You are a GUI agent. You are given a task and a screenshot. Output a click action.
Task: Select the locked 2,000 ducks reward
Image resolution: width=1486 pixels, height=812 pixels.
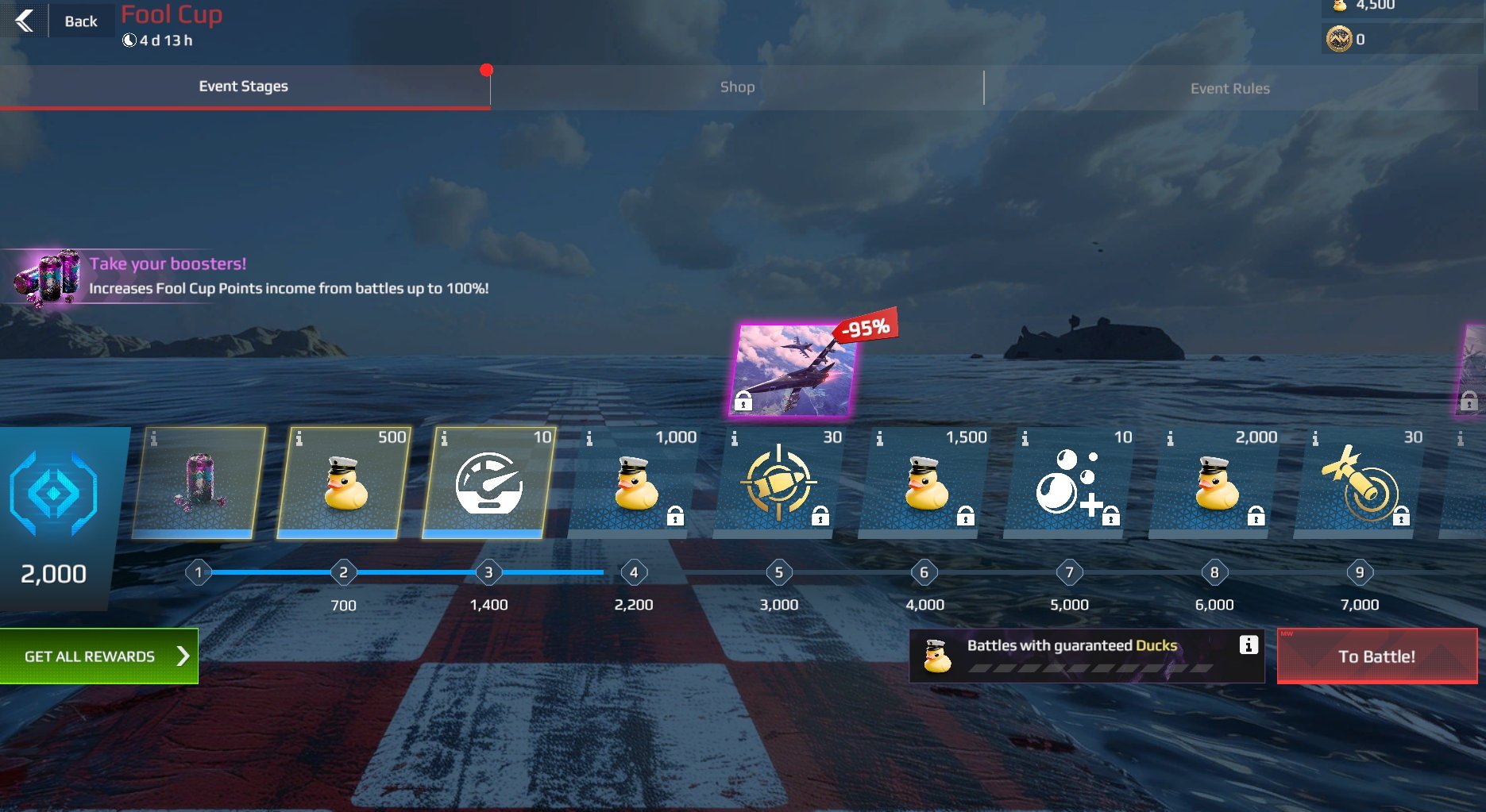click(1214, 483)
